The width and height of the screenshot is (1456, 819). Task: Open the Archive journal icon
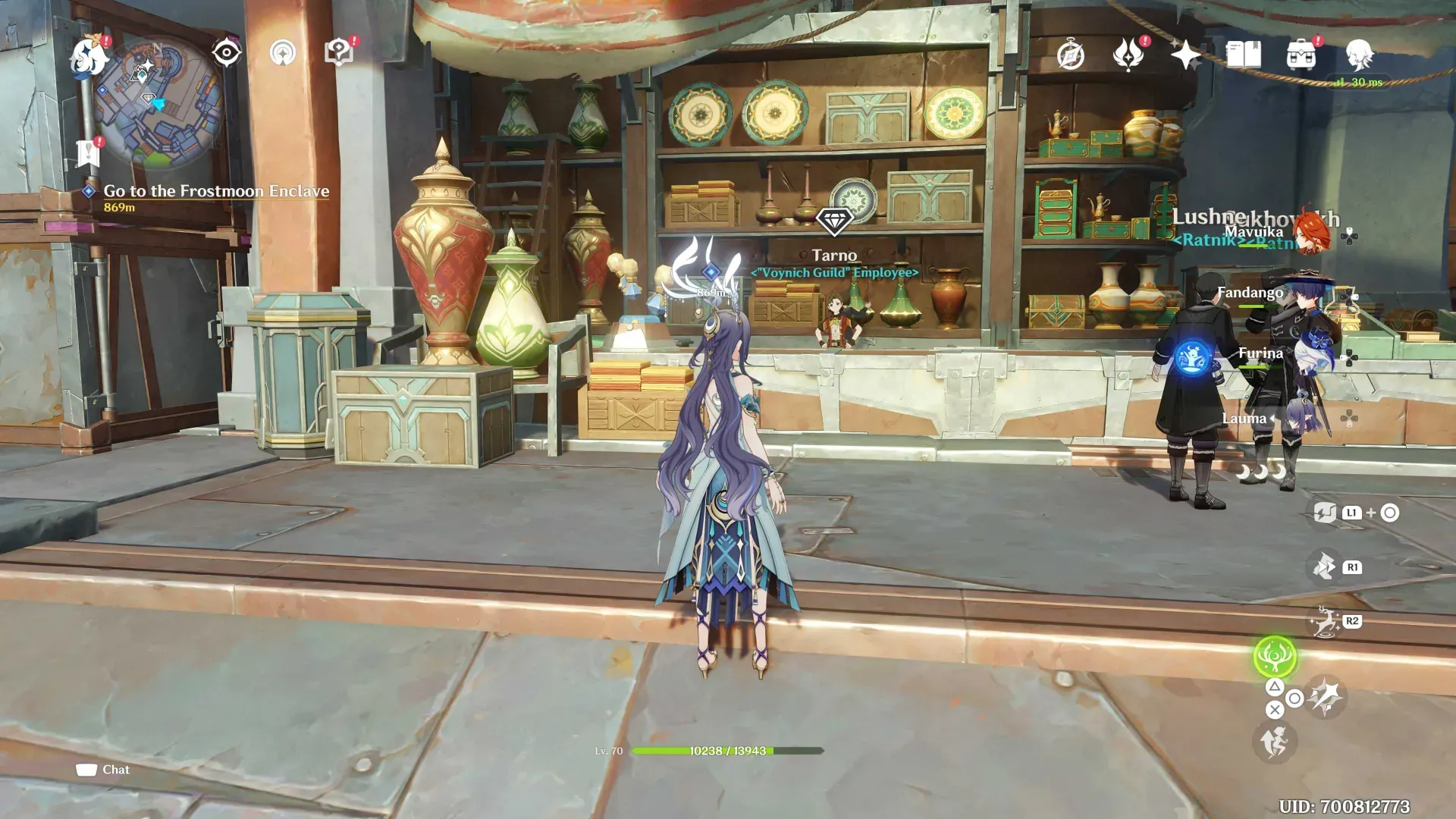(x=1246, y=52)
